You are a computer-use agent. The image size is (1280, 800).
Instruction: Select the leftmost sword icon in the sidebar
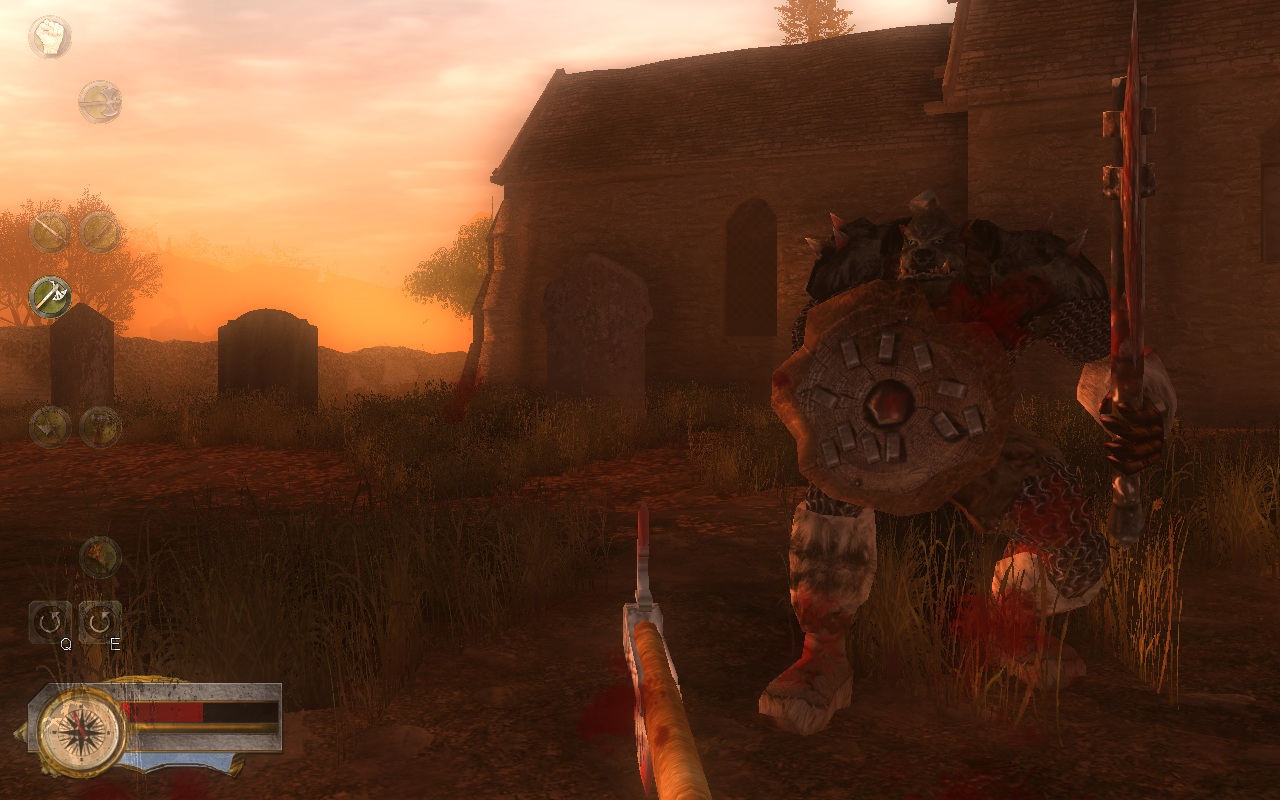coord(49,232)
